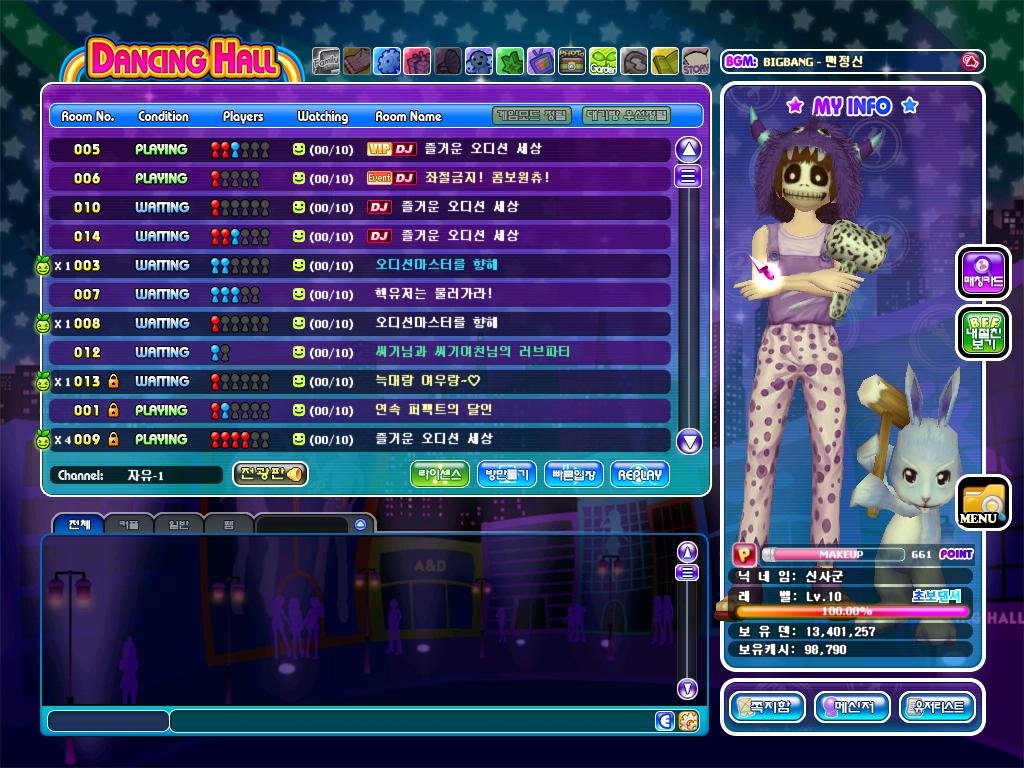Select room 006 좌절금지! 콤보원츄!
1024x768 pixels.
(x=360, y=178)
